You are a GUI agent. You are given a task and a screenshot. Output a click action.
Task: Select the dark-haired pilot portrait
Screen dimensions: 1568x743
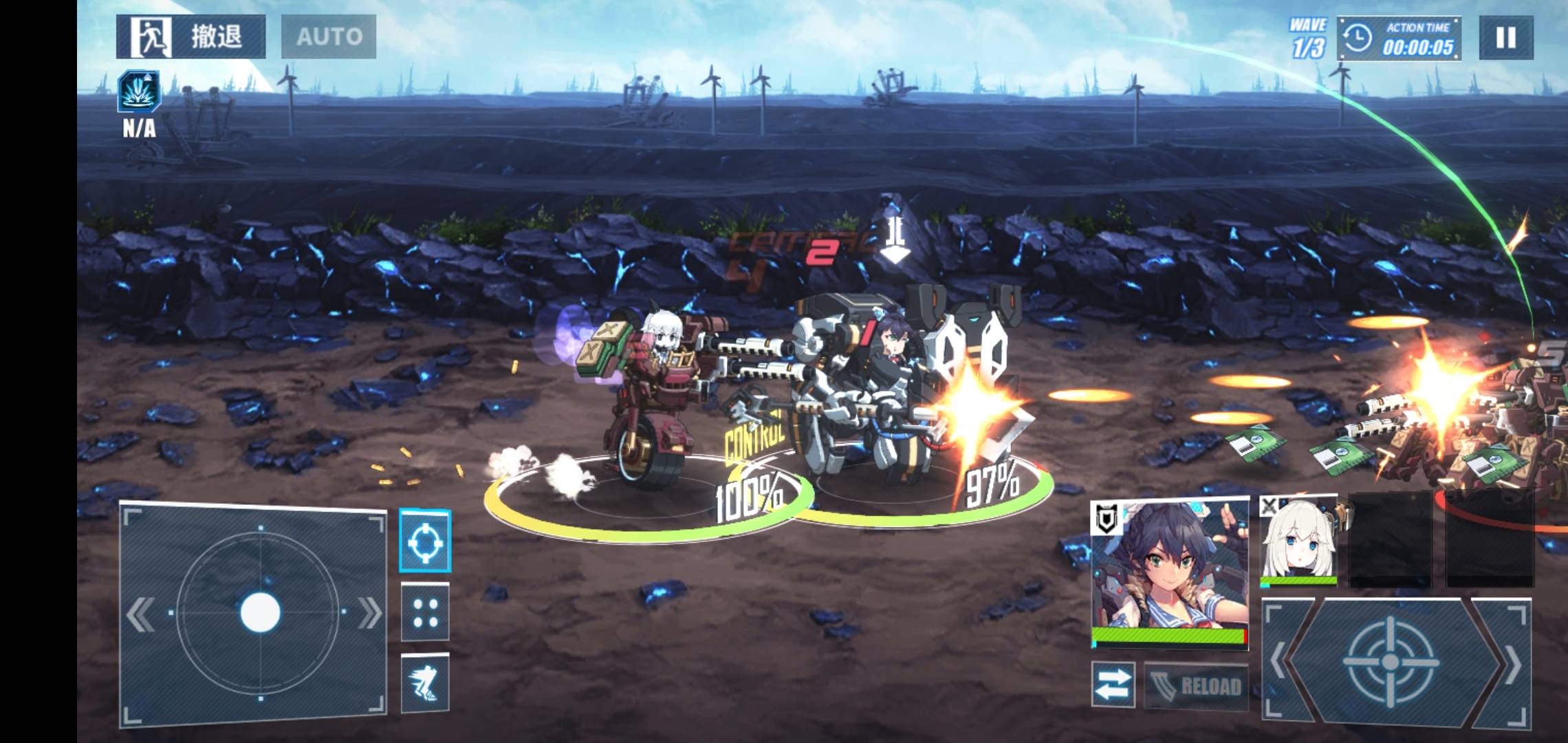pos(1170,572)
